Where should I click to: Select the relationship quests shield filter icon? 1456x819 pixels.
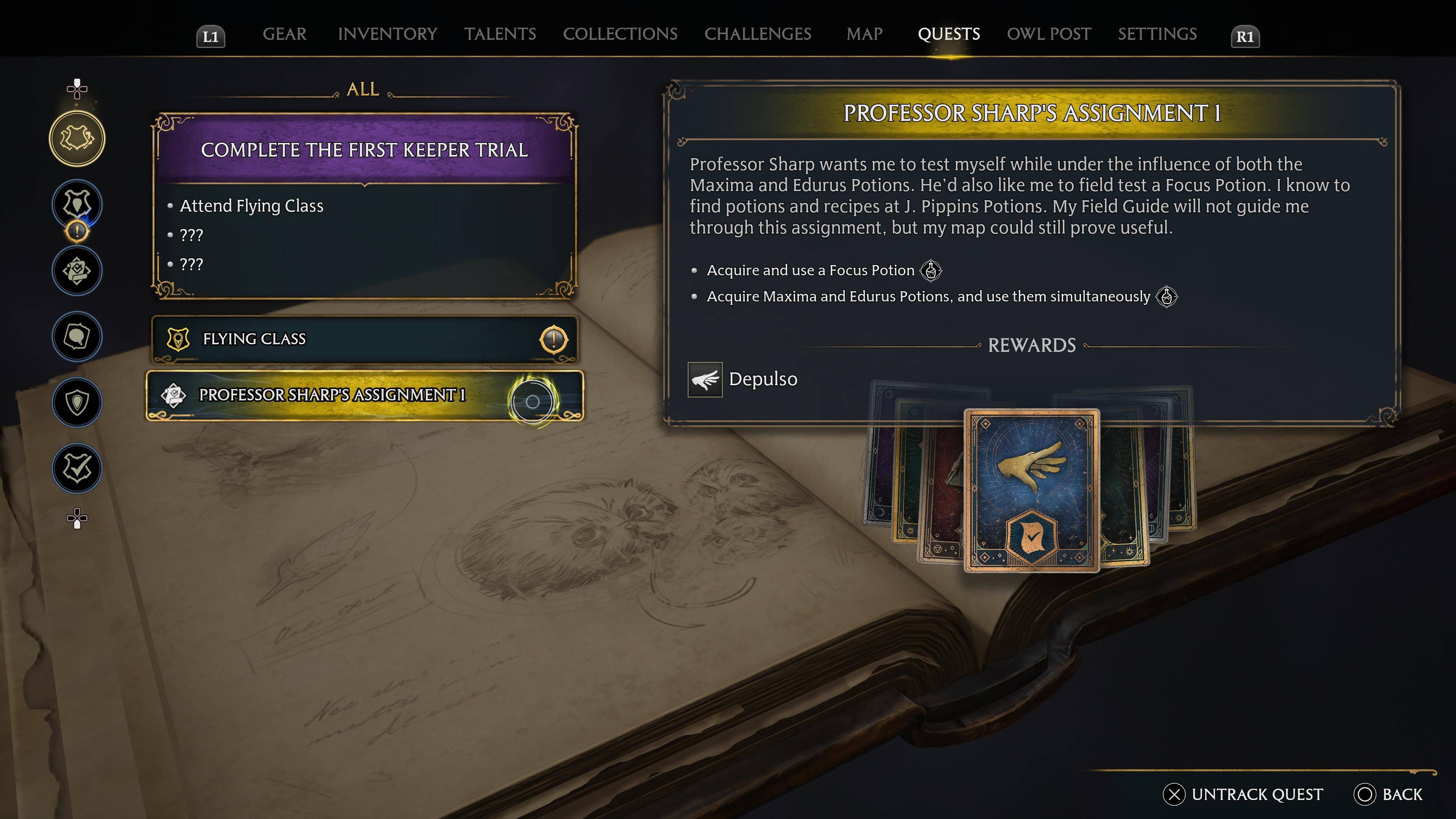(77, 402)
